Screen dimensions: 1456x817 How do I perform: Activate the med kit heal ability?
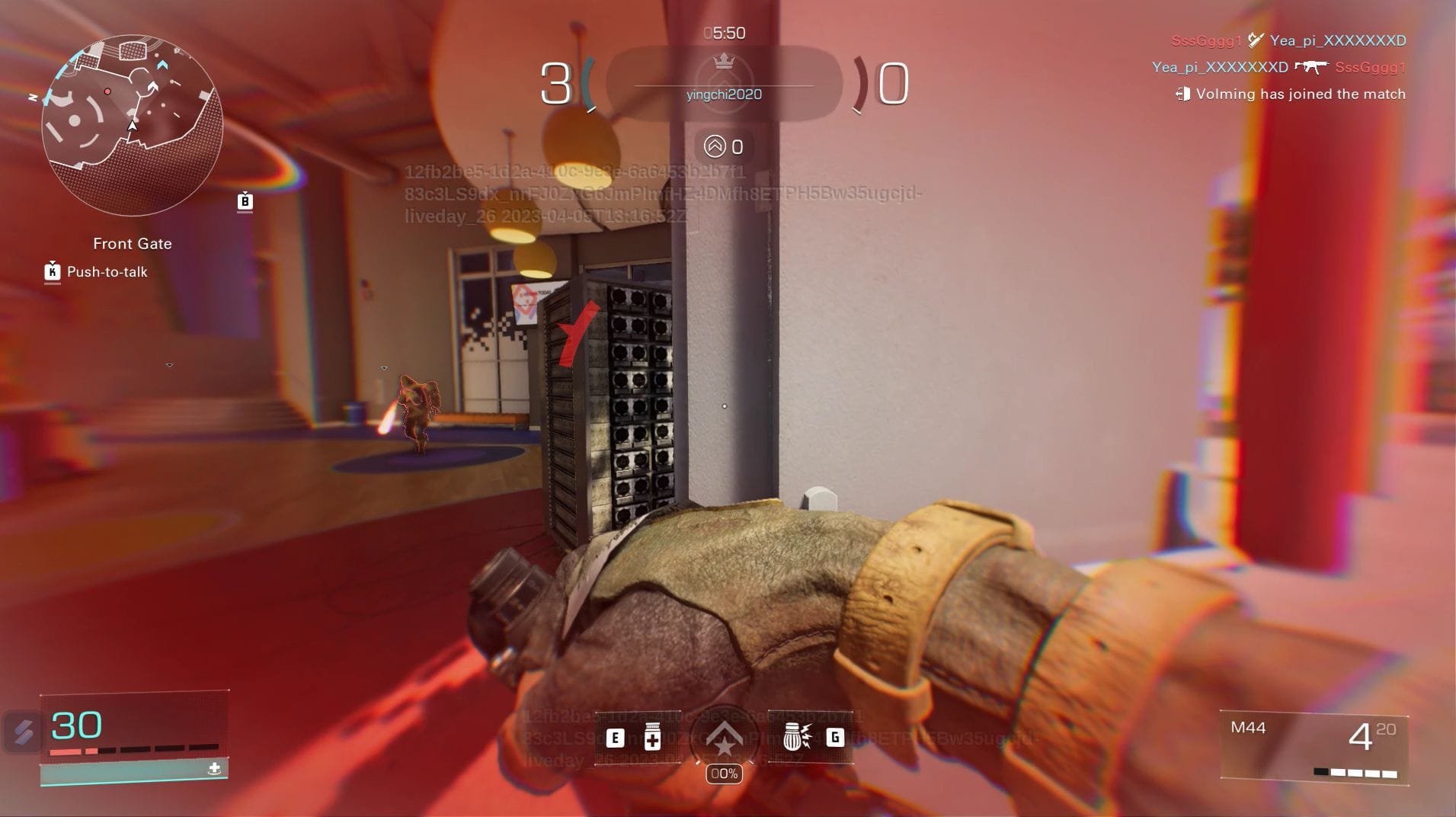652,737
